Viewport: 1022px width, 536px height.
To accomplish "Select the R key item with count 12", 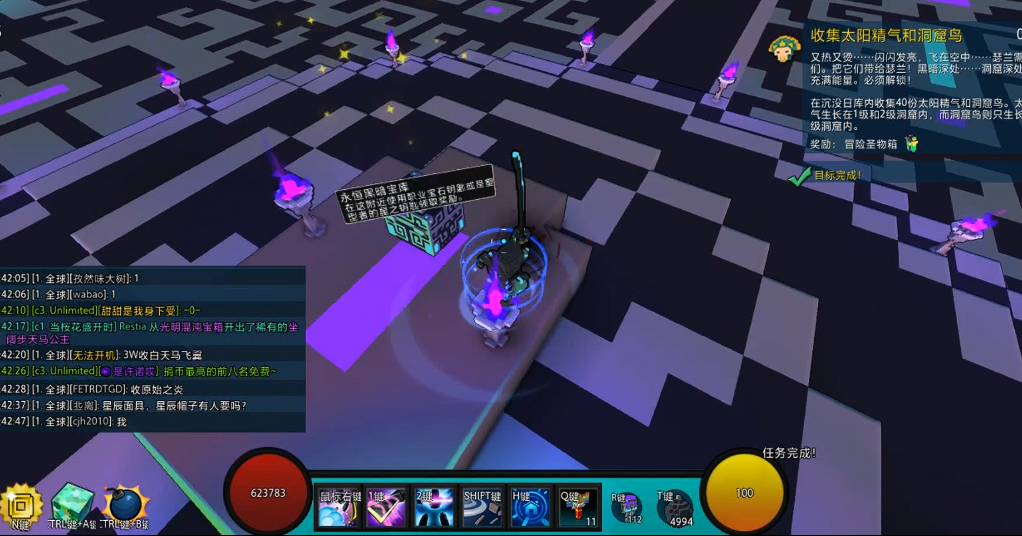I will coord(627,508).
